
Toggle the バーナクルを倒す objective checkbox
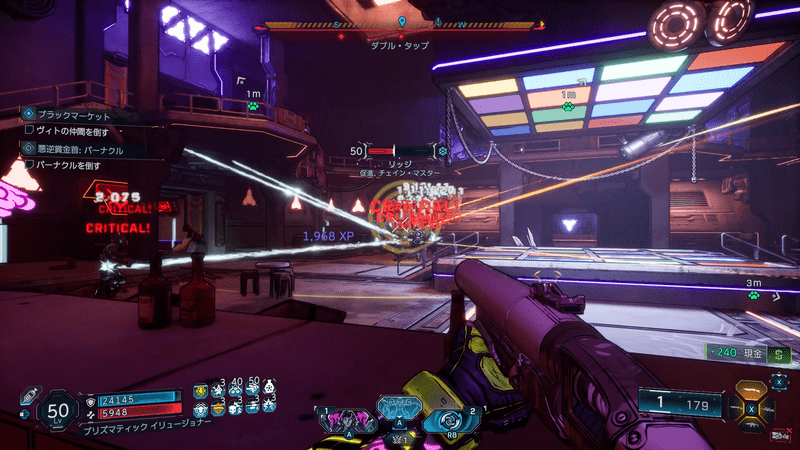pos(30,164)
